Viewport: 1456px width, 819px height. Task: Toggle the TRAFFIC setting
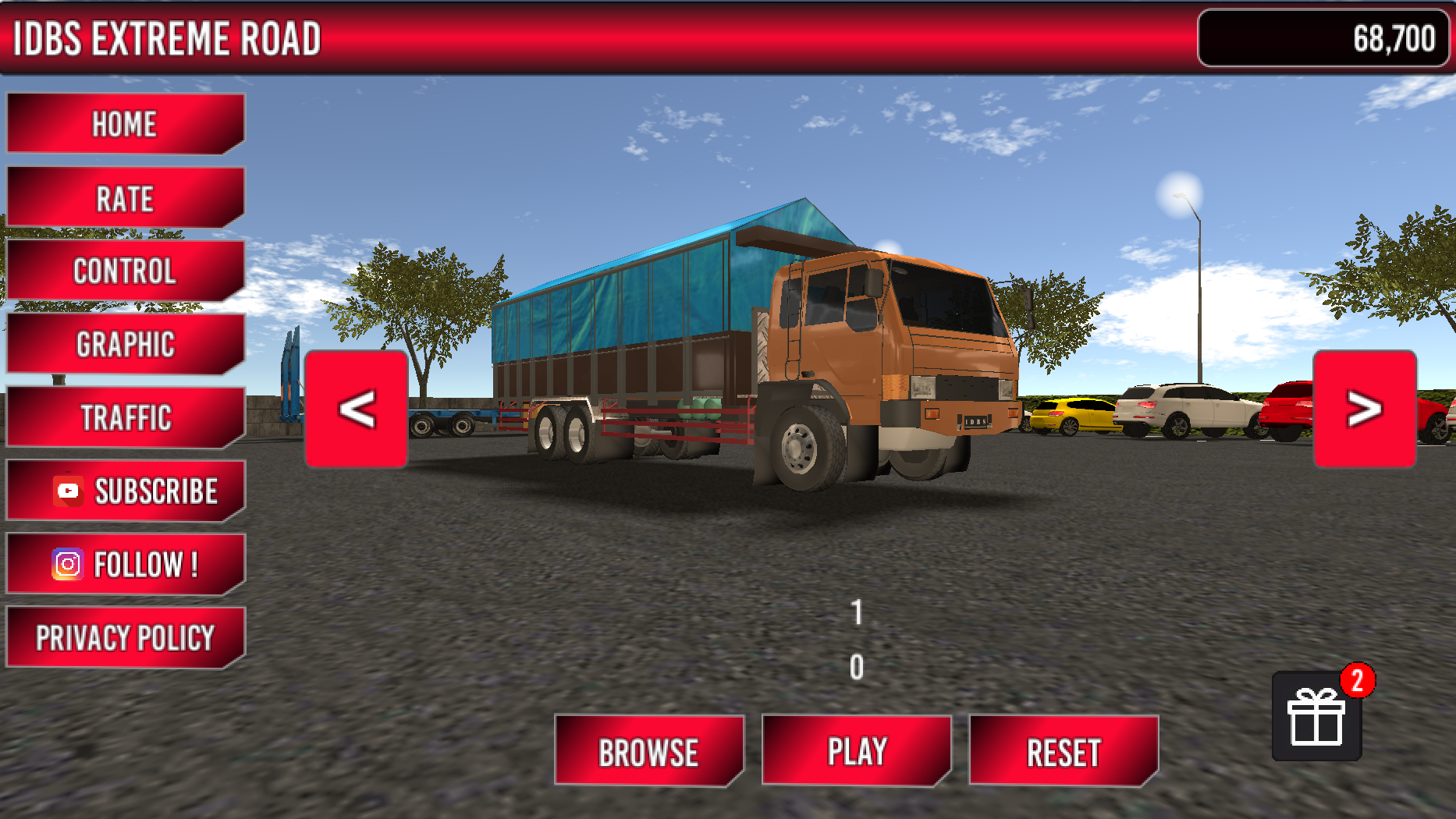point(125,417)
